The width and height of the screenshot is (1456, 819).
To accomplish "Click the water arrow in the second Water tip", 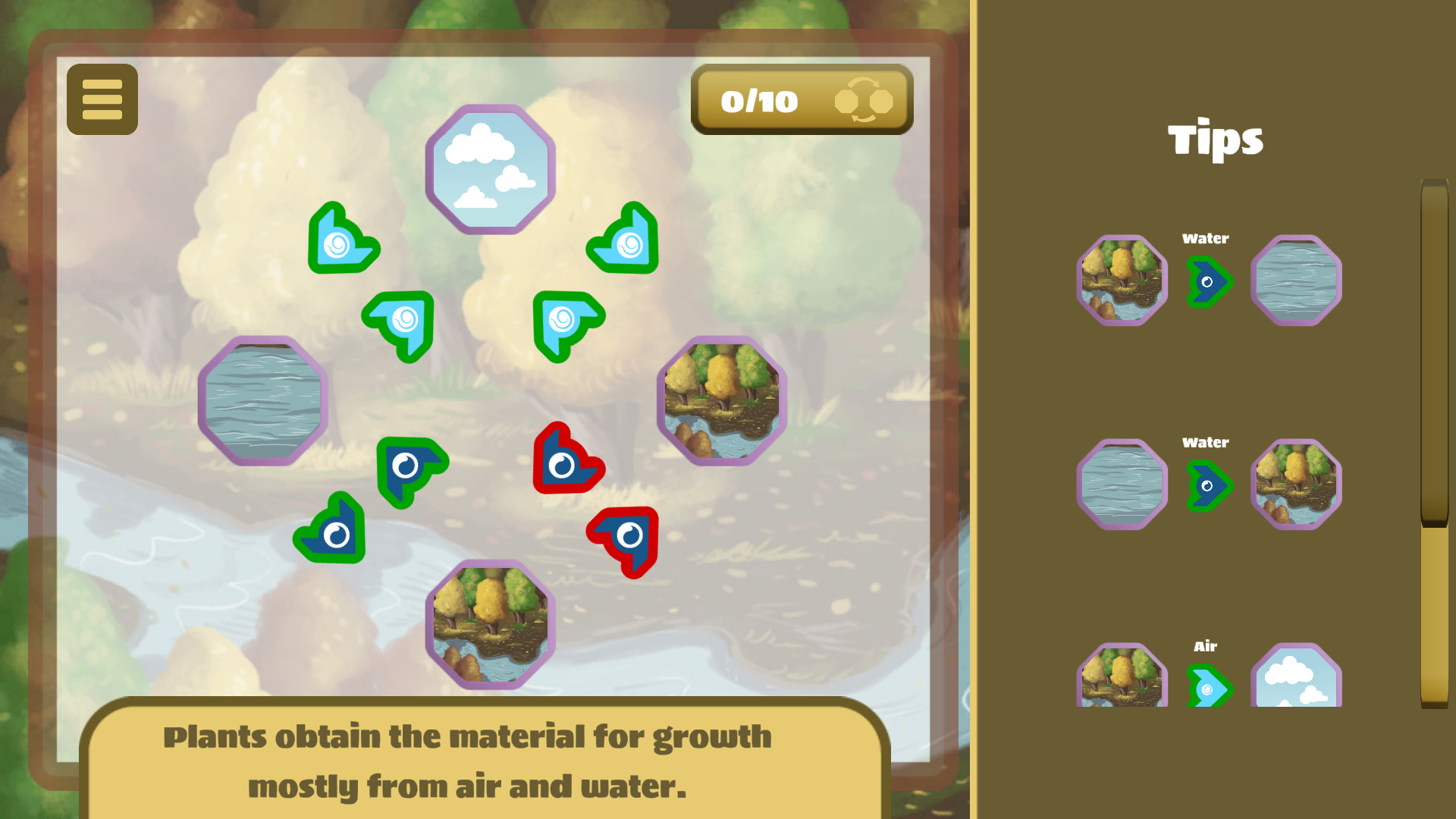I will (x=1209, y=484).
